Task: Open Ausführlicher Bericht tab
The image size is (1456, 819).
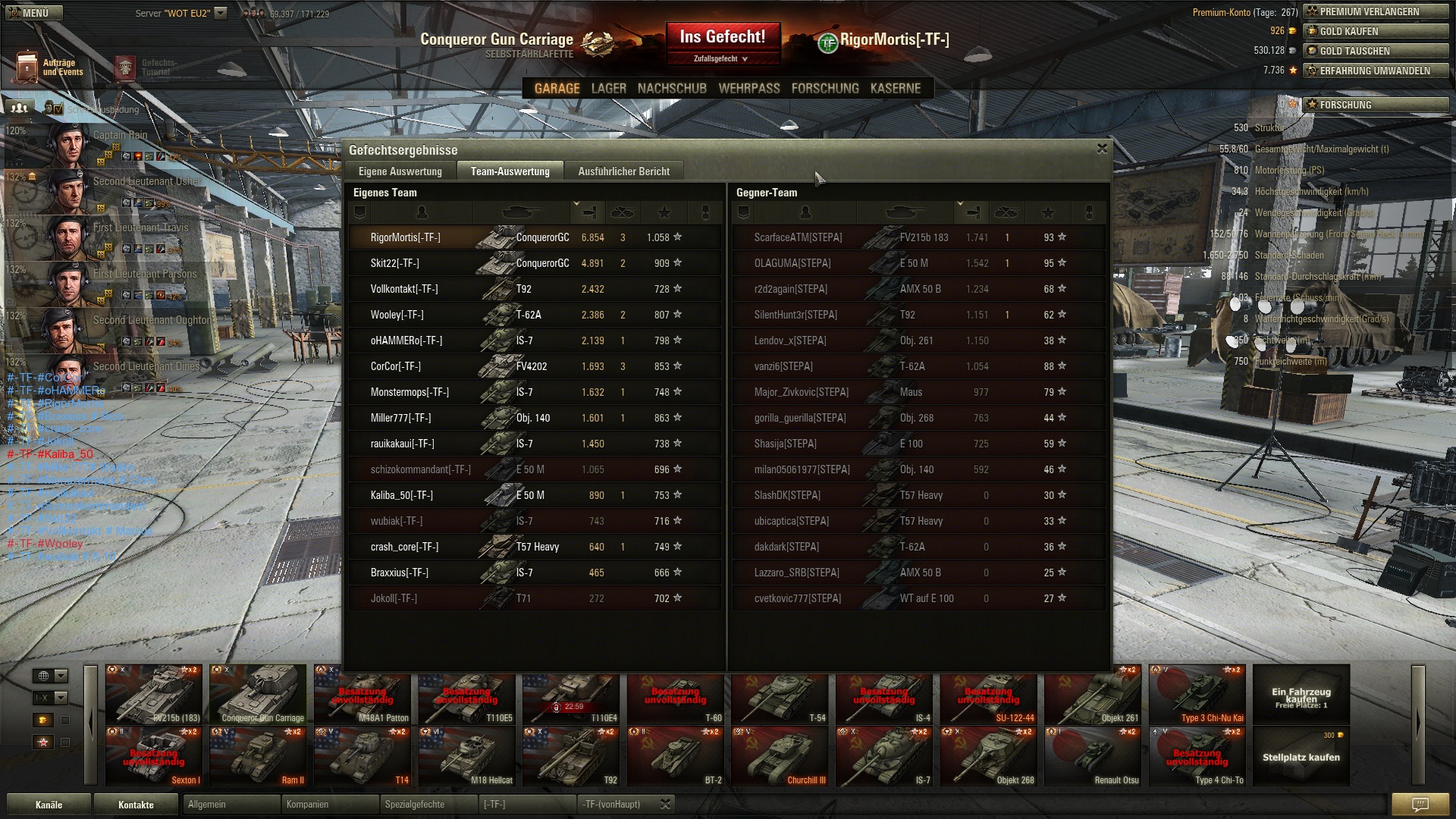Action: (623, 171)
